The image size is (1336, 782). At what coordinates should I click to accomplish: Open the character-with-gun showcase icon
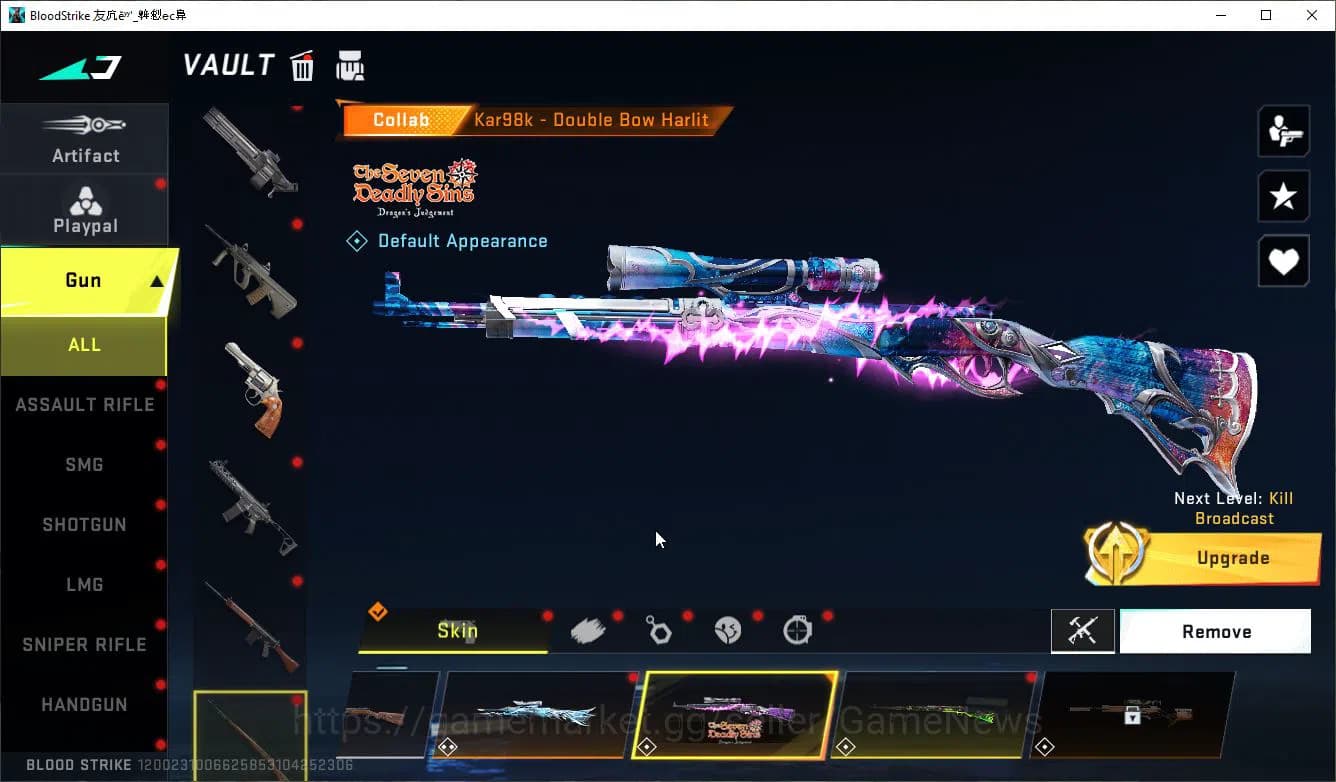pyautogui.click(x=1283, y=131)
